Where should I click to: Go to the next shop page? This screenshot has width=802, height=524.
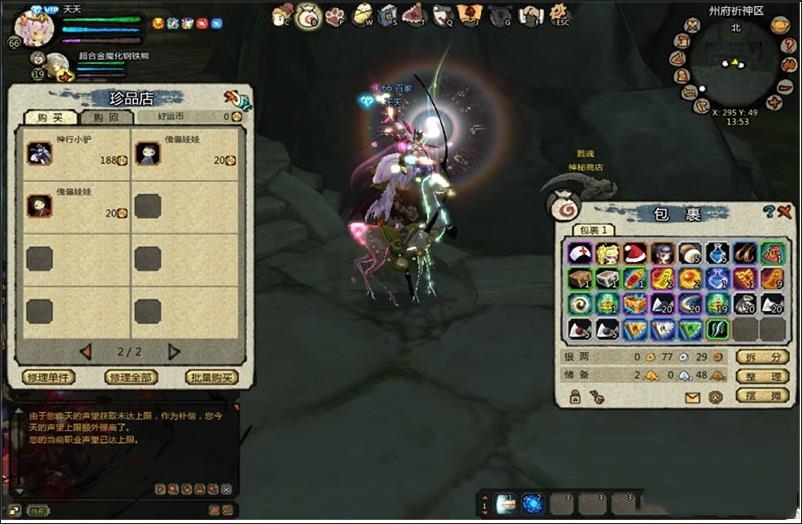coord(174,352)
